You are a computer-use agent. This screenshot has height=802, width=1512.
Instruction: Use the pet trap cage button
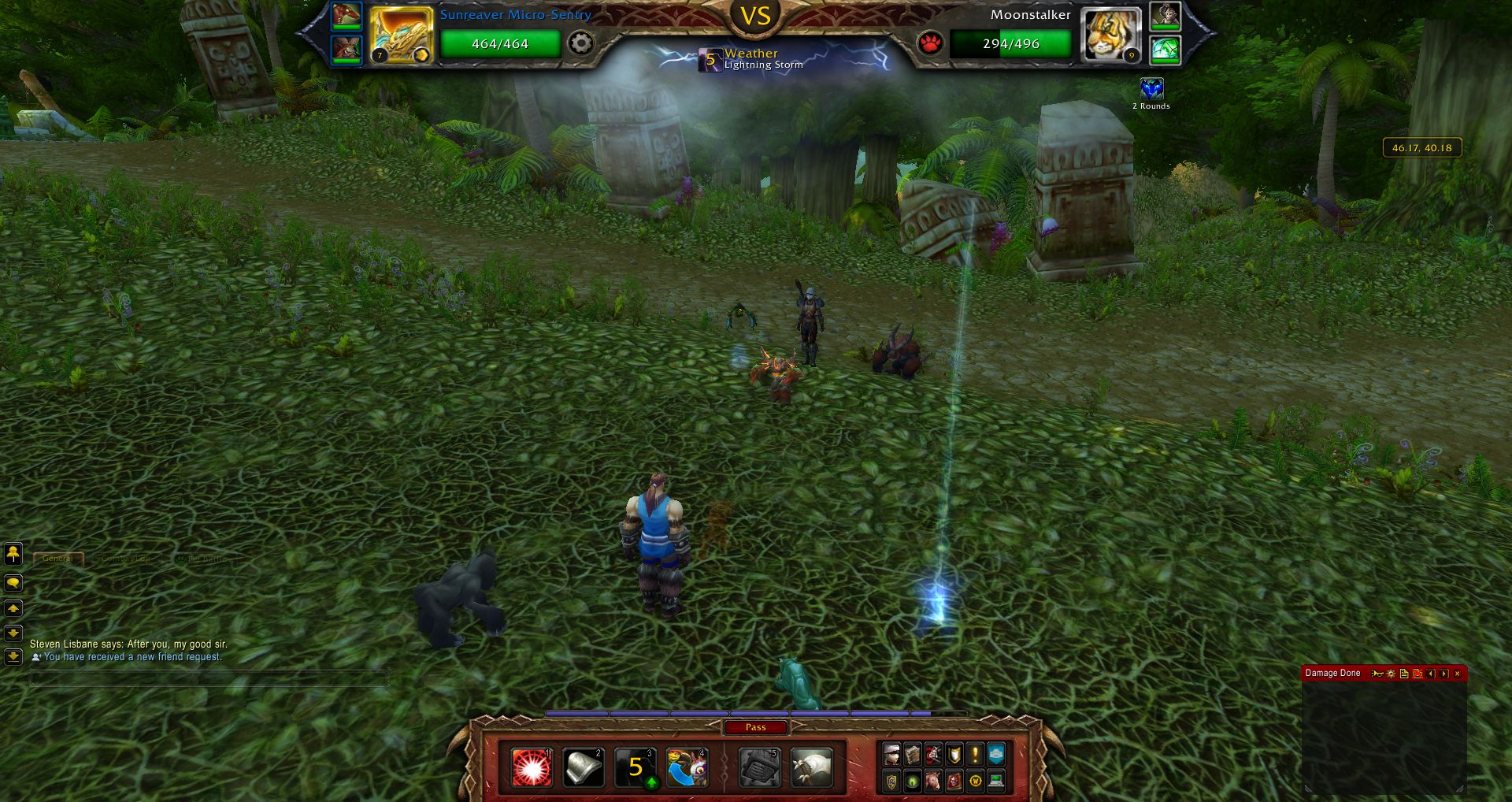pyautogui.click(x=759, y=768)
